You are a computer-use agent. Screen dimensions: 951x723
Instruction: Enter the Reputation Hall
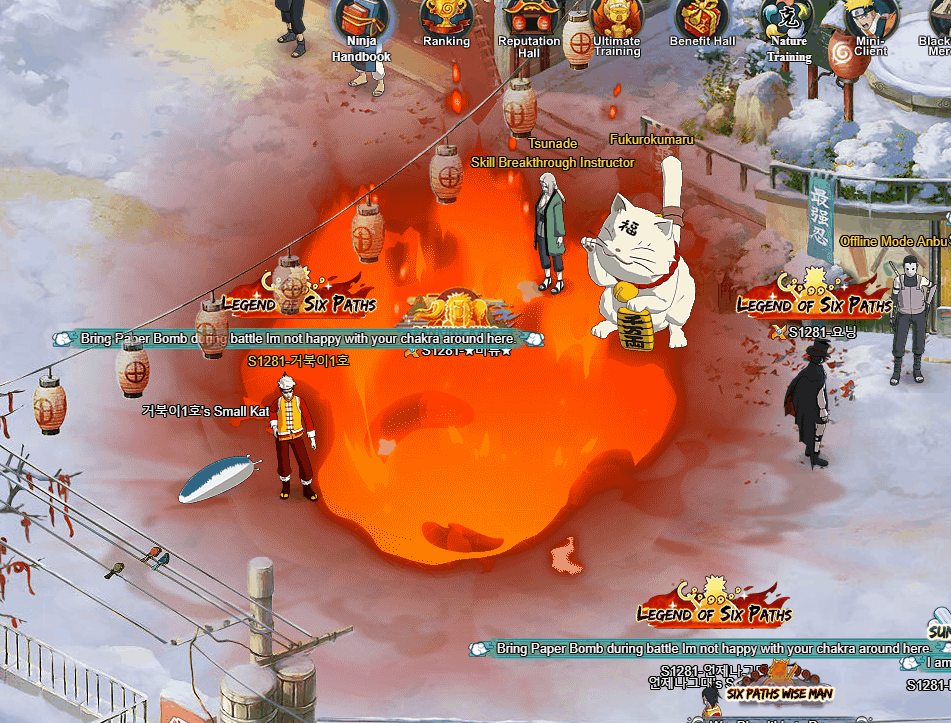coord(529,18)
